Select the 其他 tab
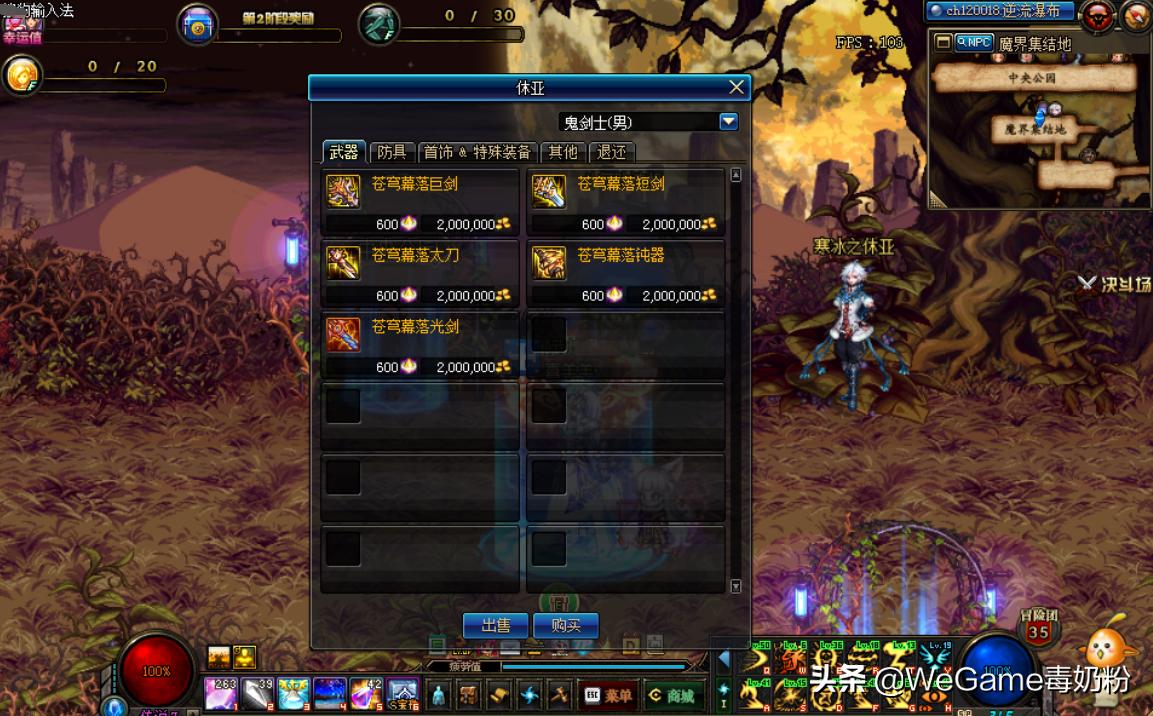 tap(563, 152)
